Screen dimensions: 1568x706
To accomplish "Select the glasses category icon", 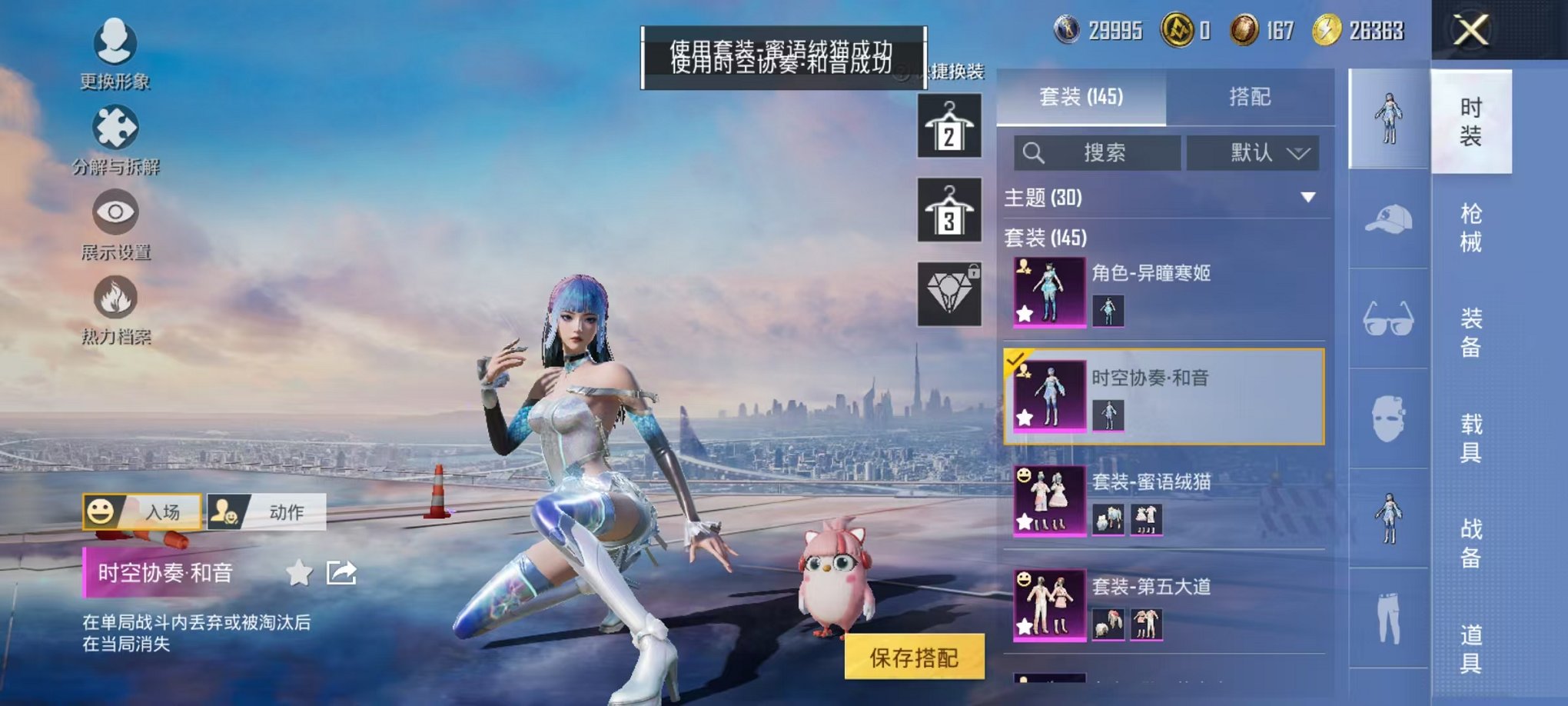I will (x=1390, y=317).
